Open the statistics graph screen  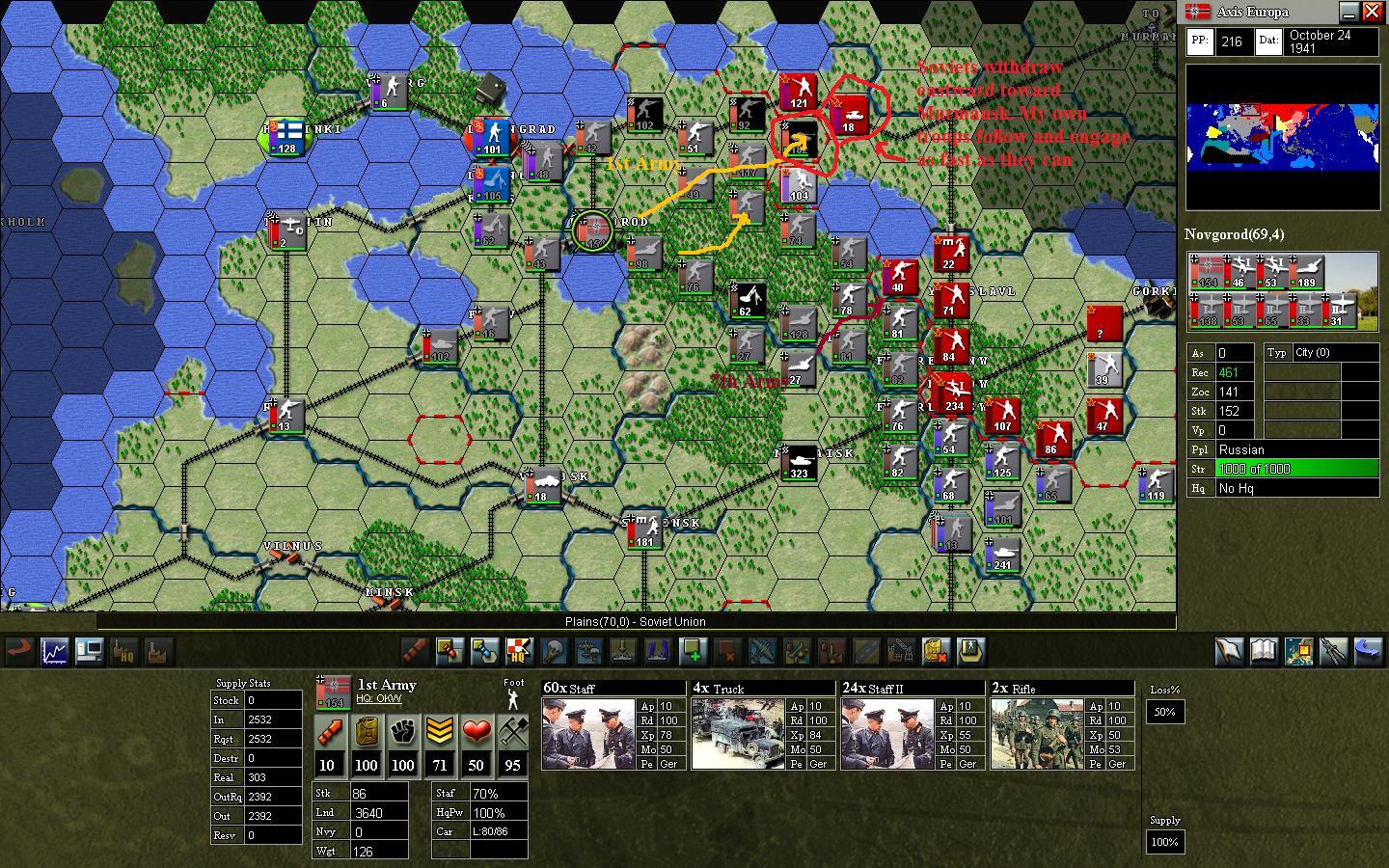coord(54,652)
